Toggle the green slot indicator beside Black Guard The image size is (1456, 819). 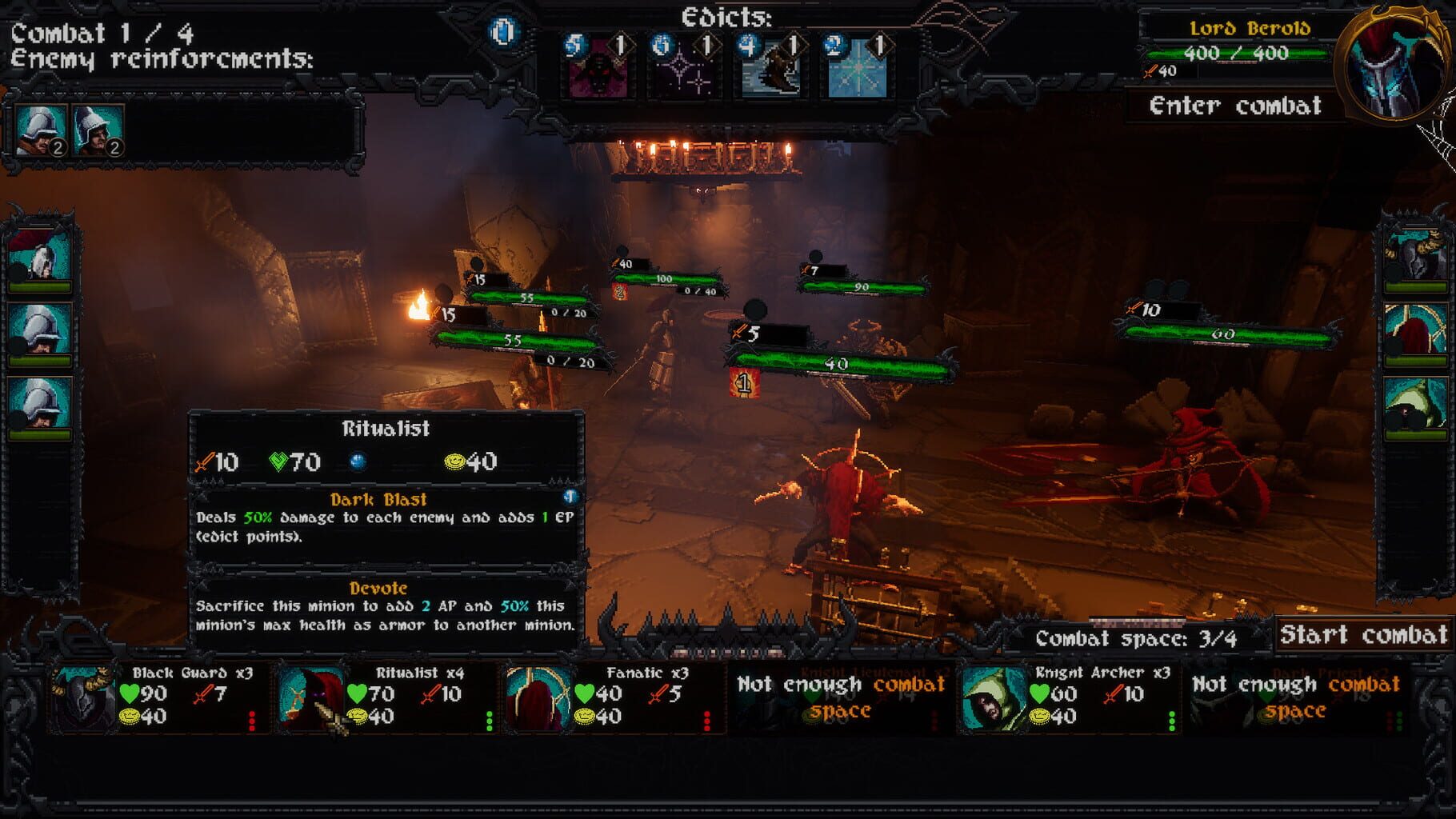coord(252,720)
